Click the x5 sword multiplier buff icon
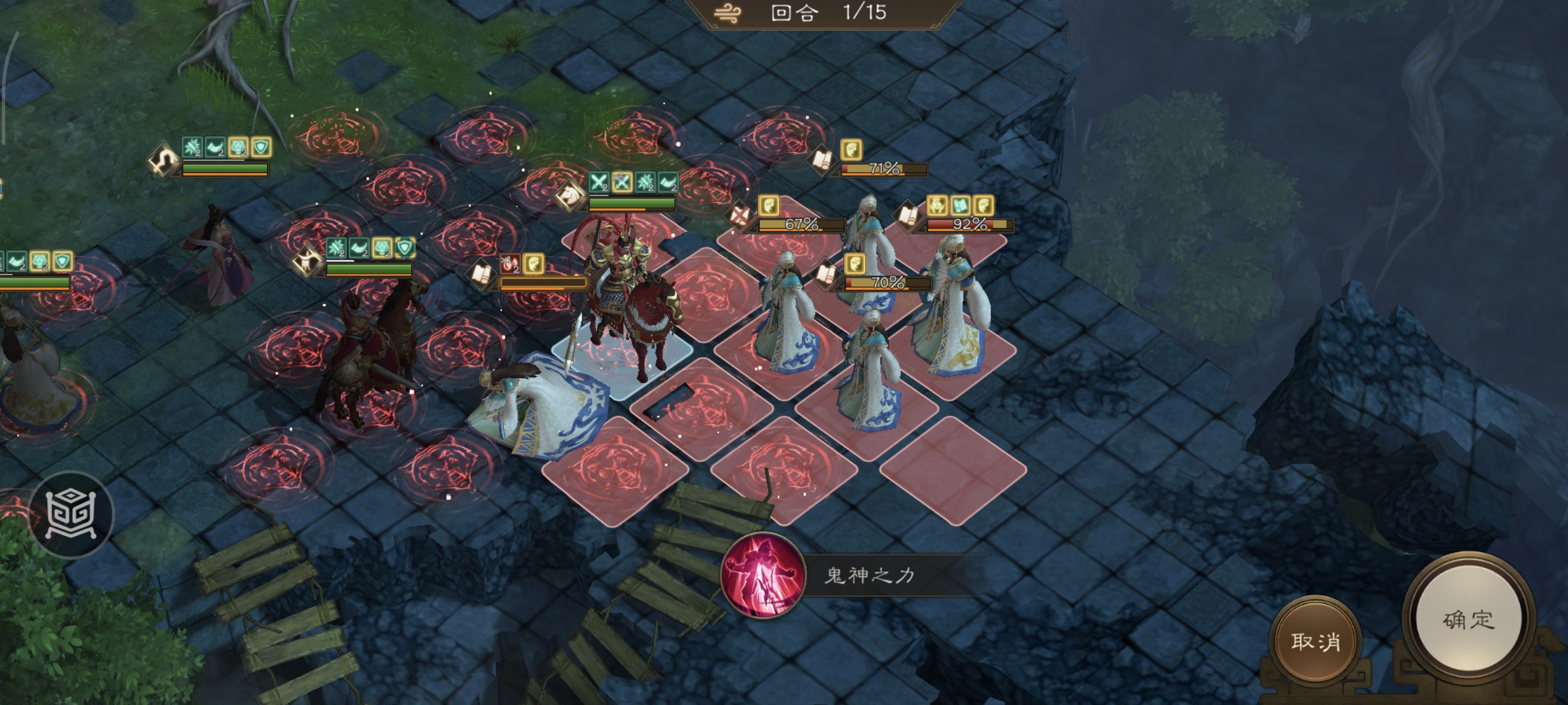 pos(622,181)
